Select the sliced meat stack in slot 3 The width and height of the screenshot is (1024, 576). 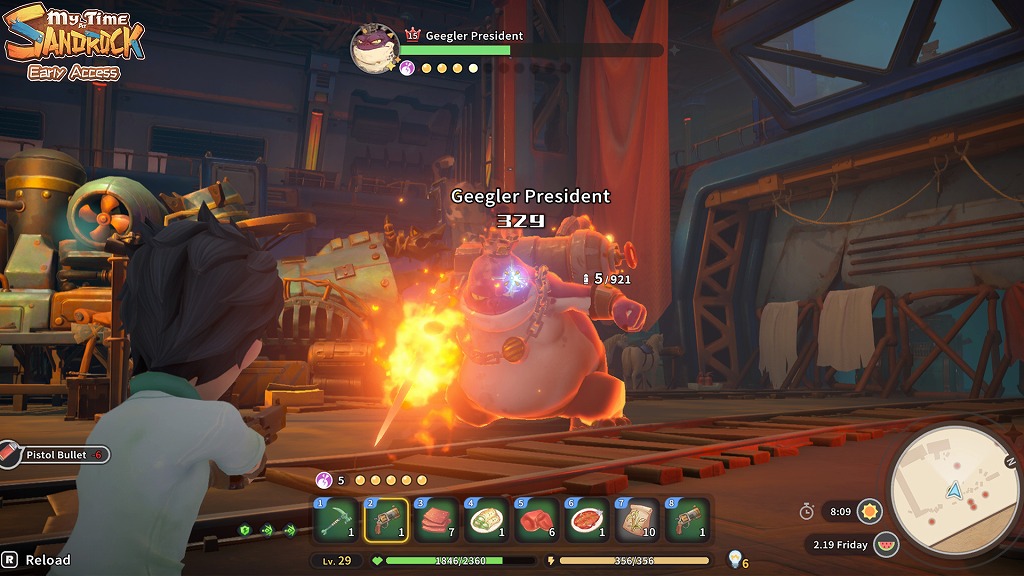point(437,520)
